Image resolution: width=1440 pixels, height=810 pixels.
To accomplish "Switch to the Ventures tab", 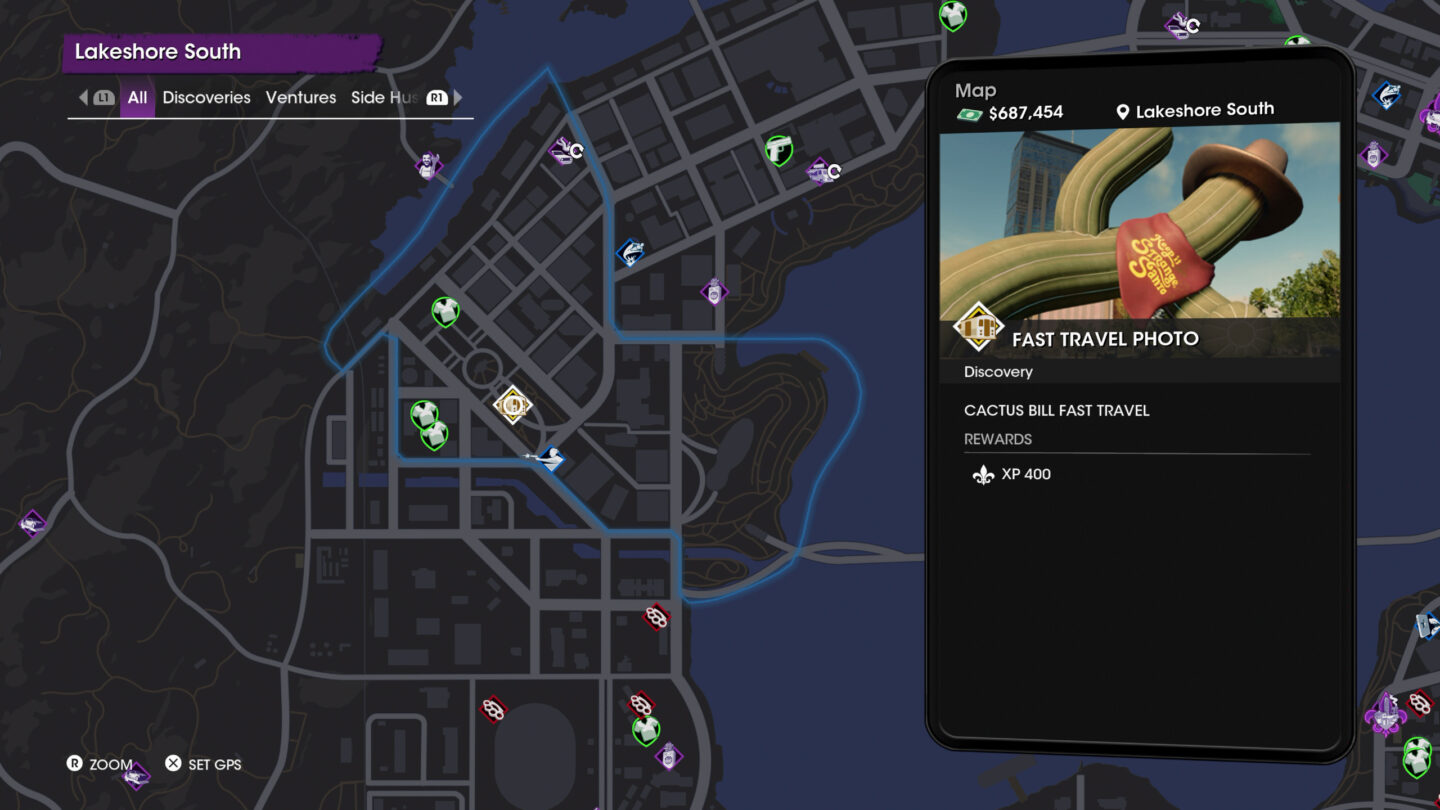I will [301, 97].
